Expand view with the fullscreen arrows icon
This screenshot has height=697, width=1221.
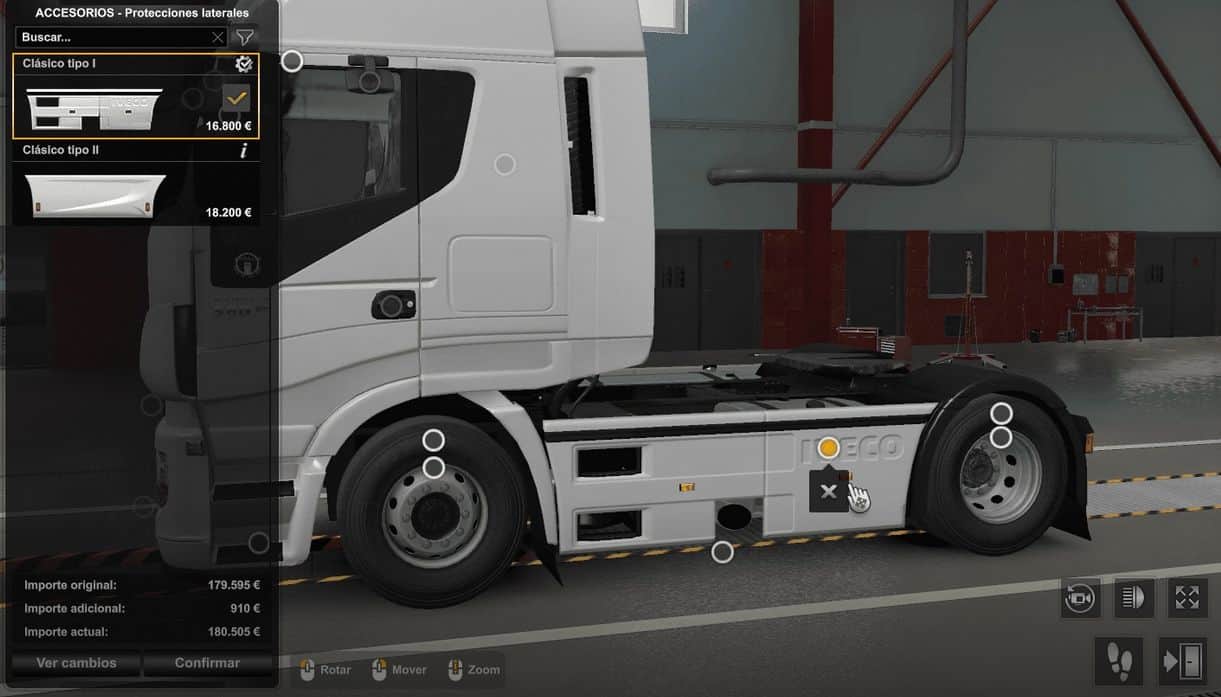coord(1187,598)
